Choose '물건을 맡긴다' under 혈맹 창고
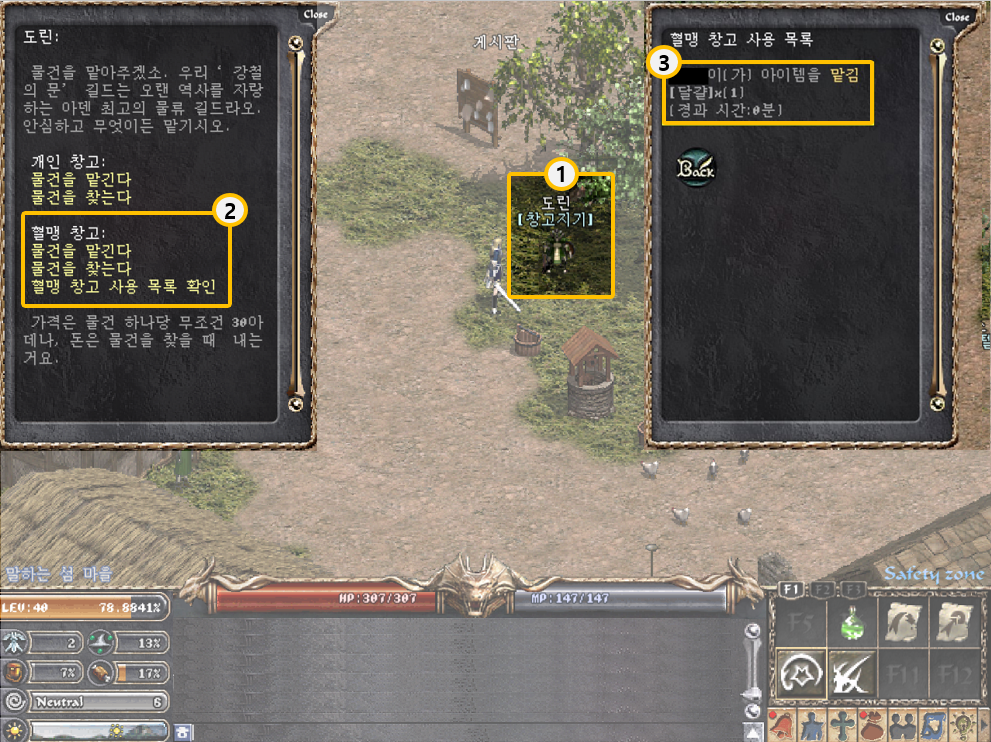This screenshot has width=991, height=742. pos(81,250)
